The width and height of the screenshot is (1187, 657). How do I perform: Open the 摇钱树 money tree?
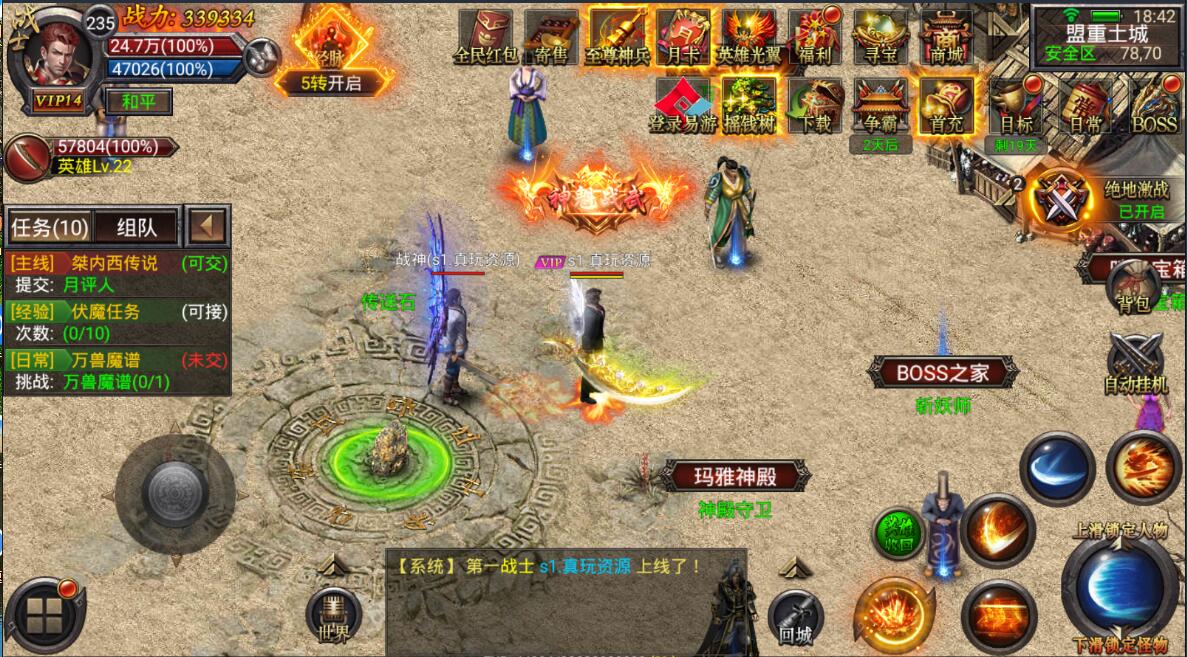750,106
